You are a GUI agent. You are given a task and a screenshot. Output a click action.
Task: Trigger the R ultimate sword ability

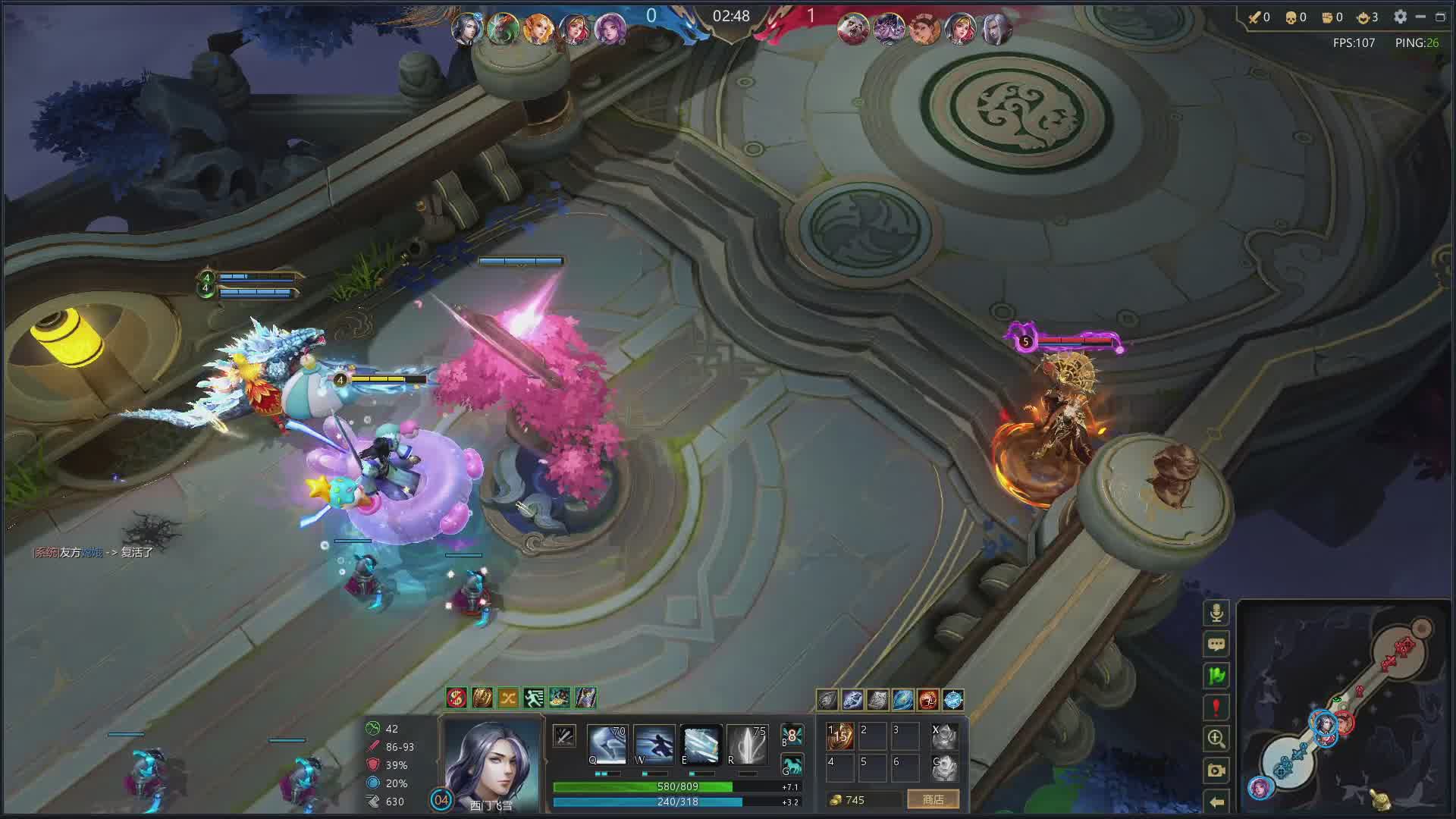coord(747,744)
